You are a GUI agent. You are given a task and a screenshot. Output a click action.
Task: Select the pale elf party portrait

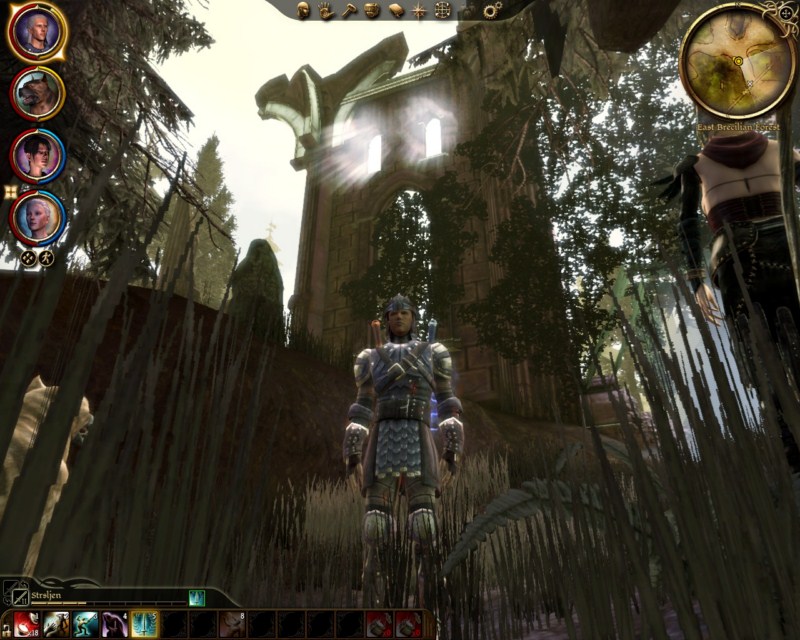click(x=37, y=217)
